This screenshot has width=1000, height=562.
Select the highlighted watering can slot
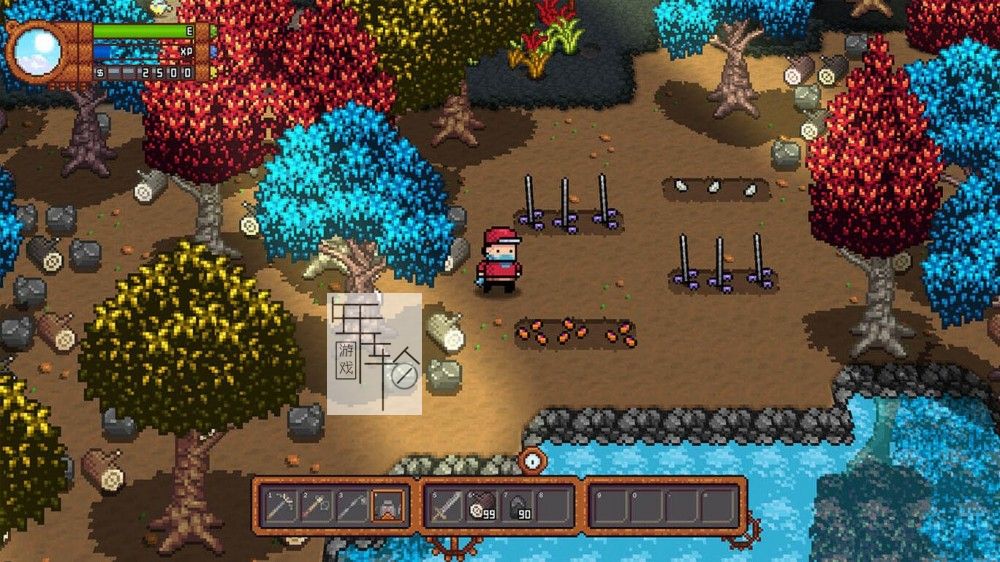pyautogui.click(x=389, y=506)
